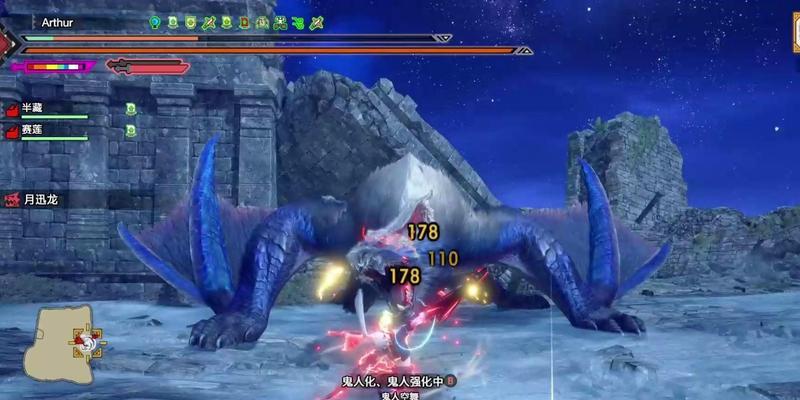Click the player name Arthur
The image size is (800, 400).
coord(60,20)
